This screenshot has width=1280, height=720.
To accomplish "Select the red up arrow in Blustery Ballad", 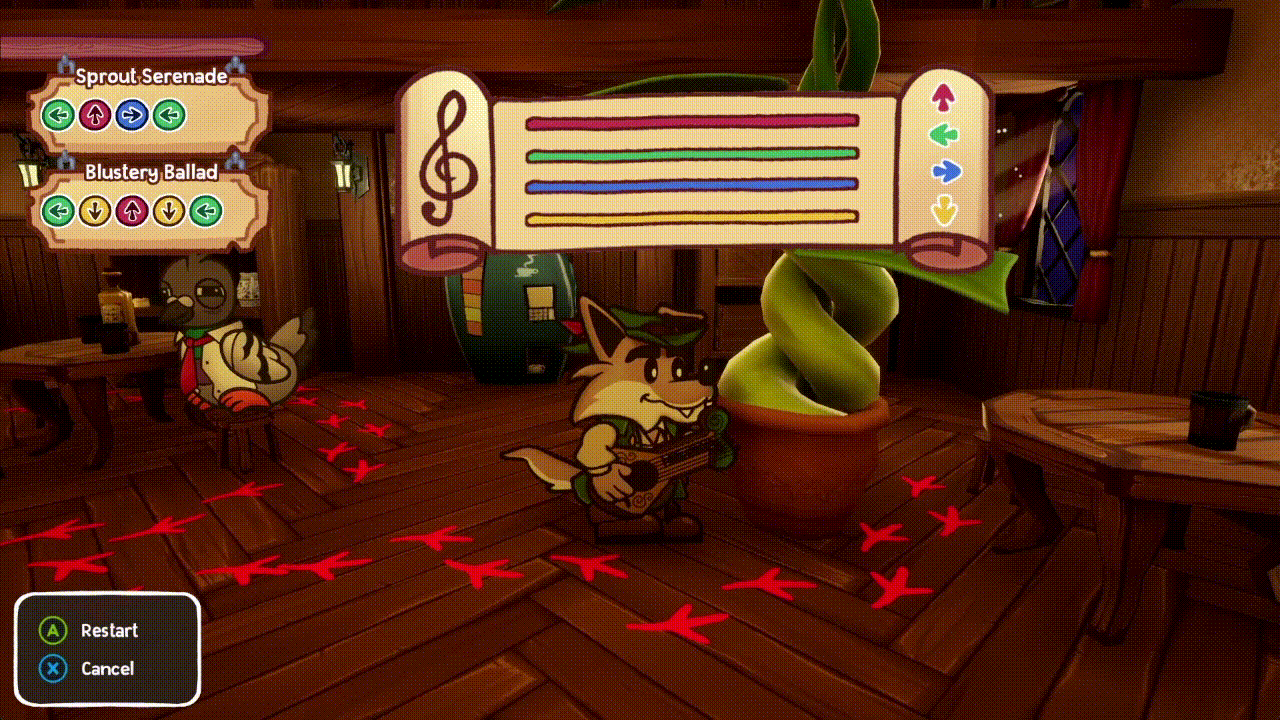I will (130, 211).
